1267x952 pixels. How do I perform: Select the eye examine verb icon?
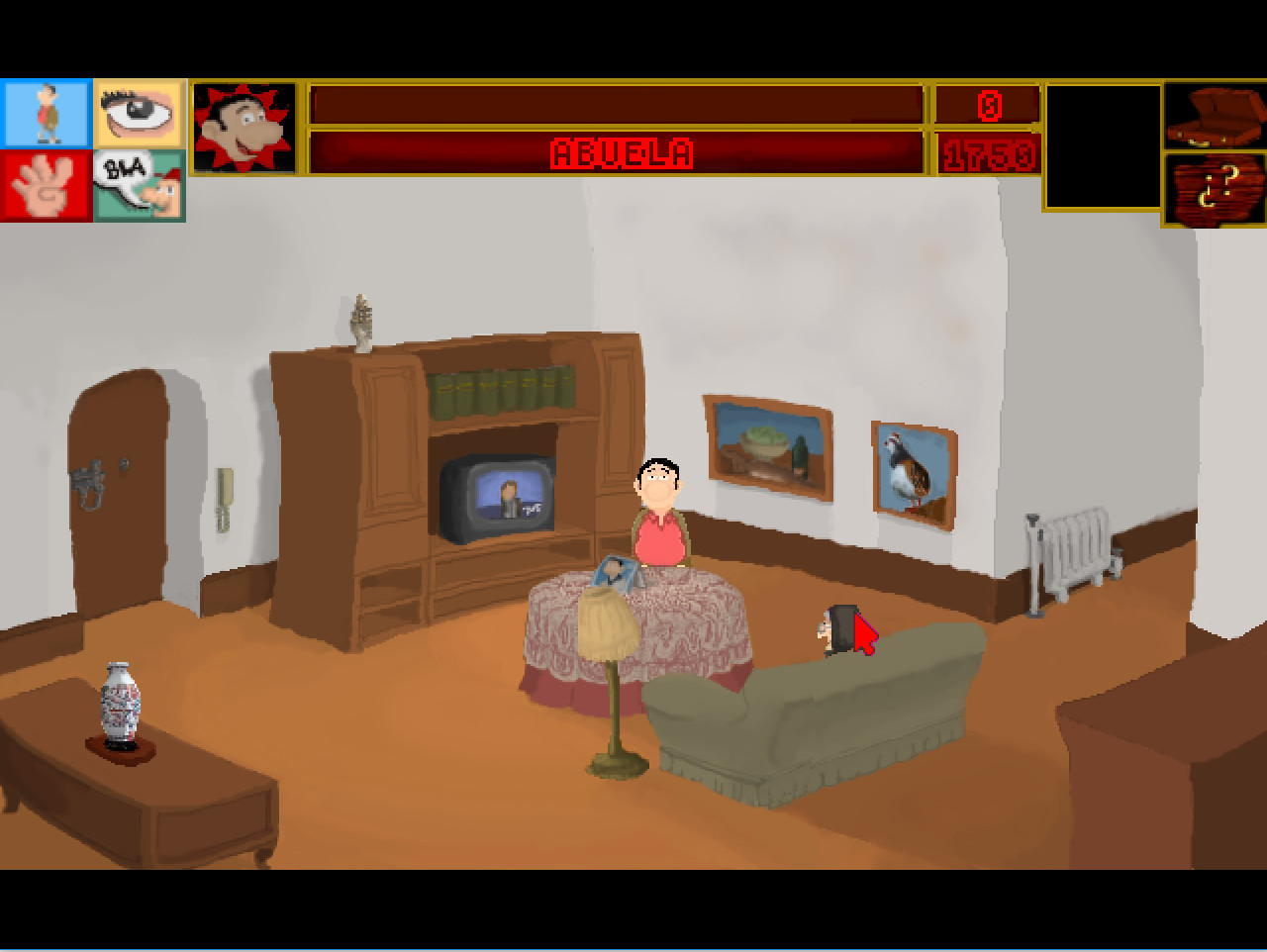(x=138, y=114)
